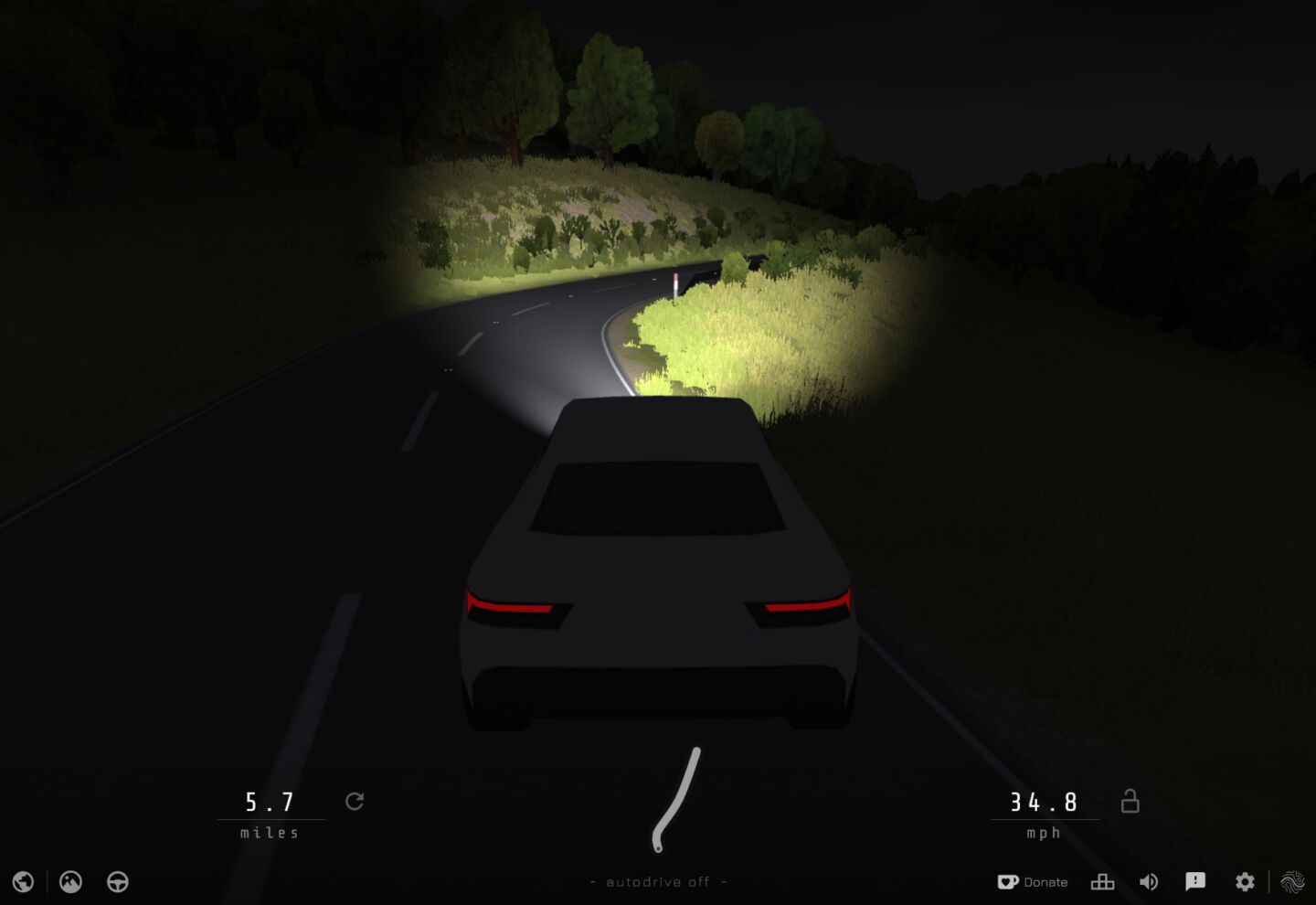Open the feedback speech-bubble icon
This screenshot has width=1316, height=905.
coord(1195,881)
